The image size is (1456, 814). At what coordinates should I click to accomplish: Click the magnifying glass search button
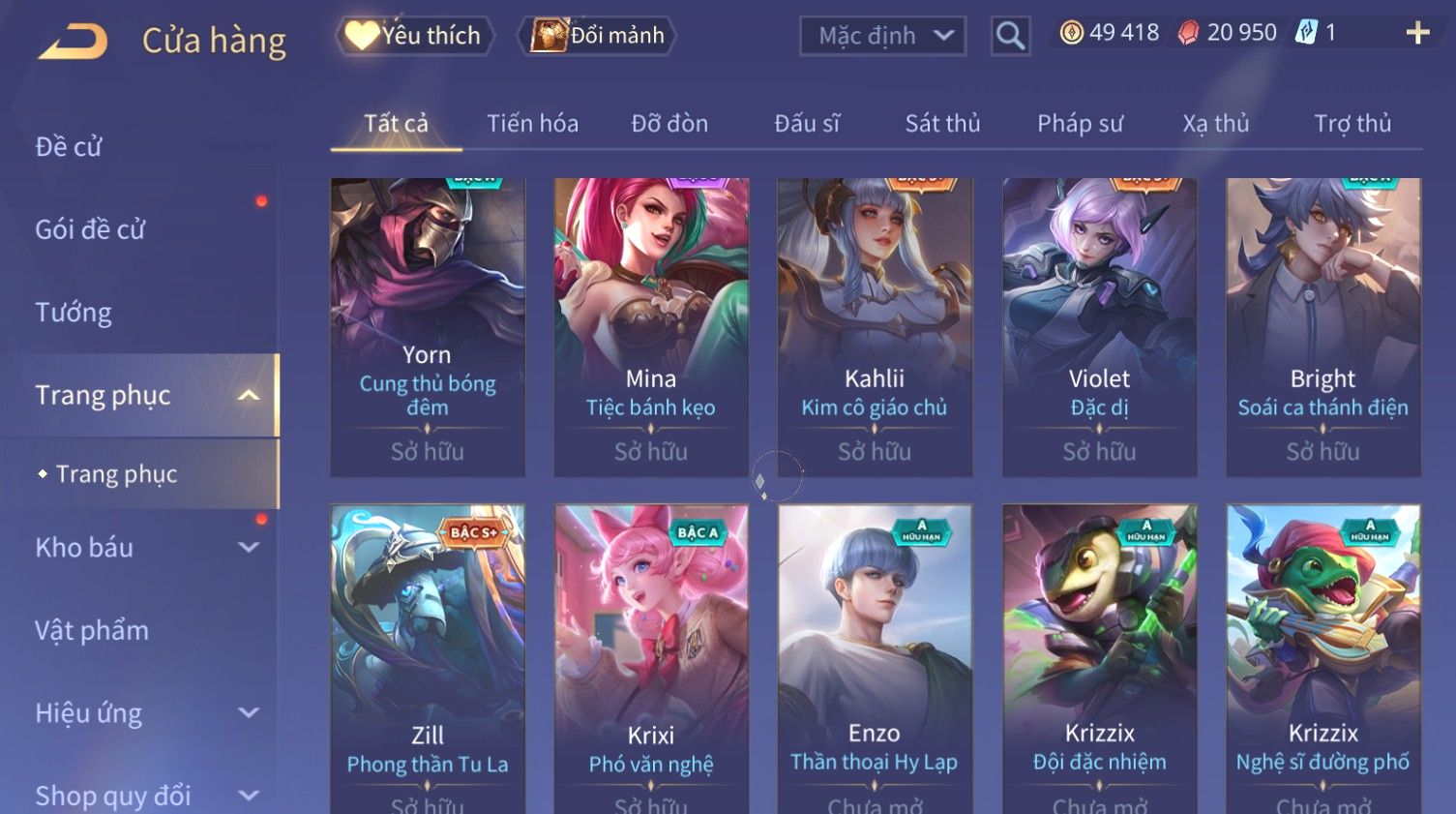[1010, 37]
